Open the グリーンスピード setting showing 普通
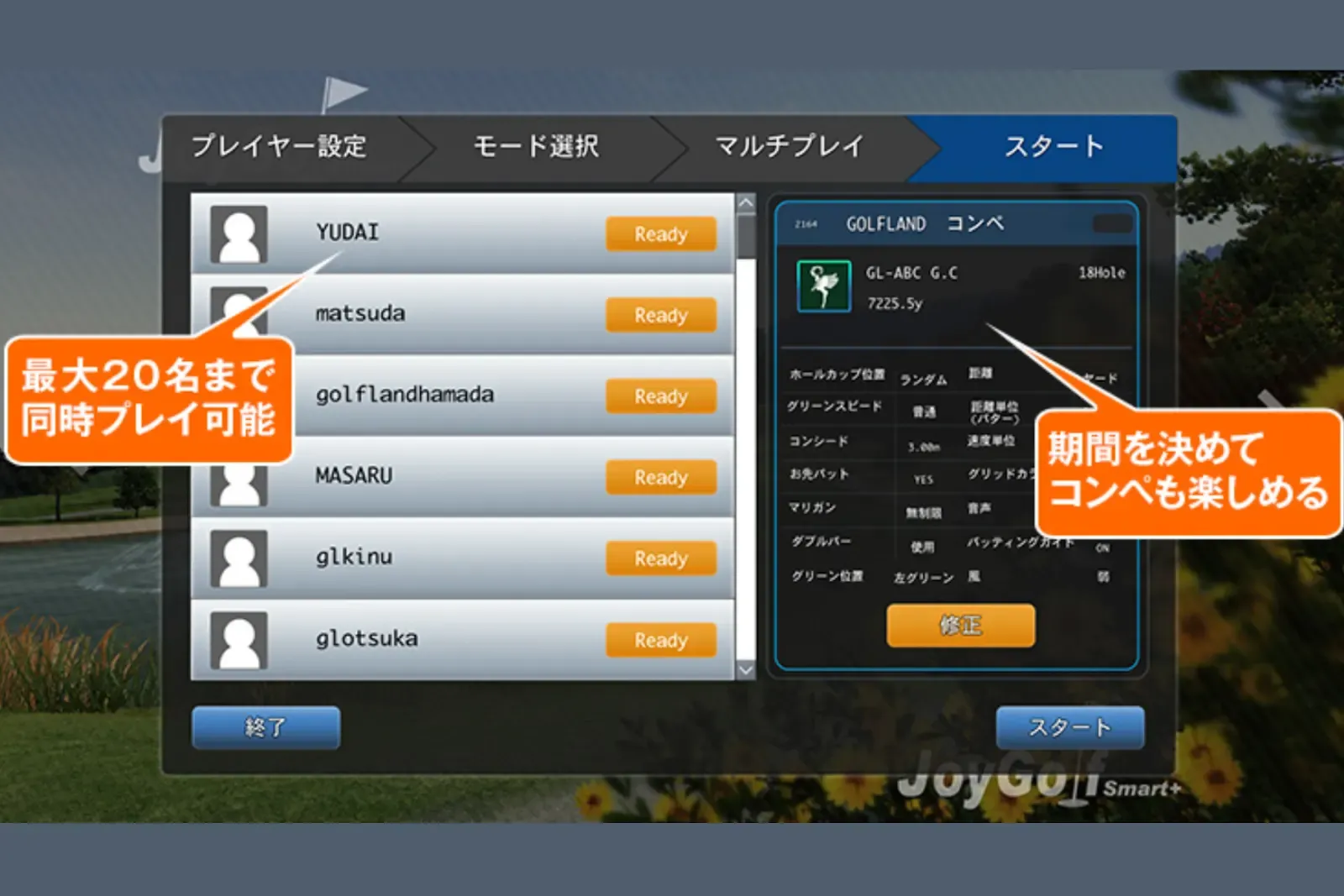This screenshot has width=1344, height=896. pyautogui.click(x=922, y=411)
